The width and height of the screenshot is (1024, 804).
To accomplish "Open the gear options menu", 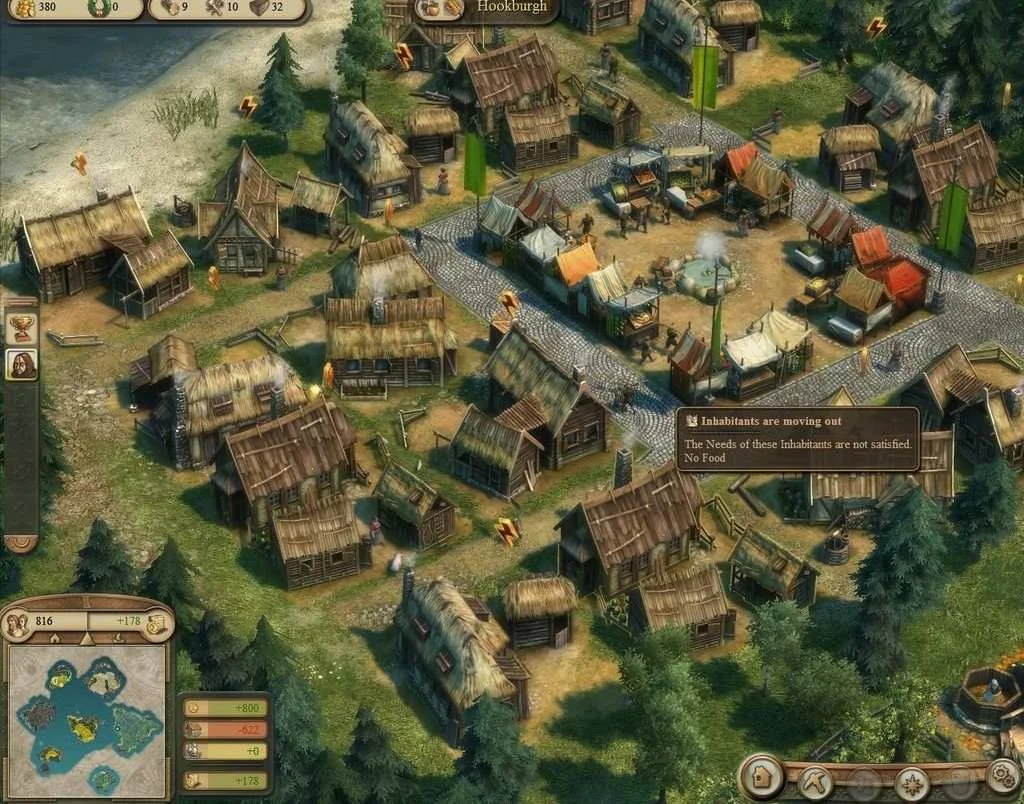I will 1003,775.
